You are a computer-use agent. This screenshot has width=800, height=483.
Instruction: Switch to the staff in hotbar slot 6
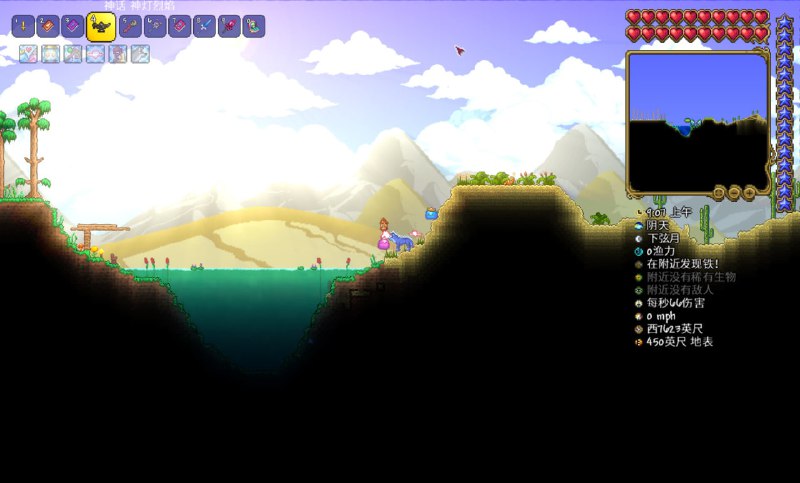154,26
